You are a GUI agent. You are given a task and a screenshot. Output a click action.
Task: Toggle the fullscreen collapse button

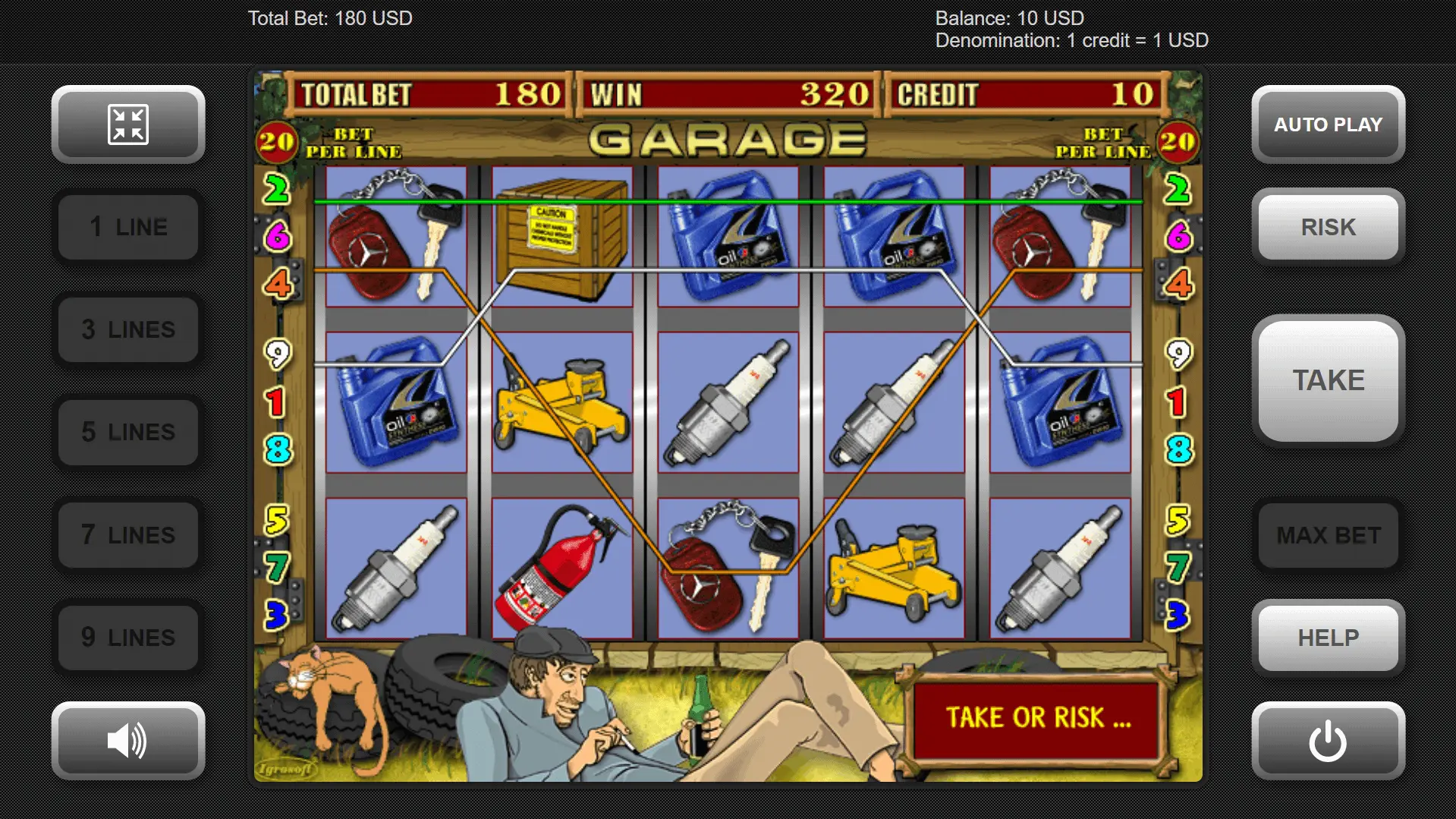128,124
